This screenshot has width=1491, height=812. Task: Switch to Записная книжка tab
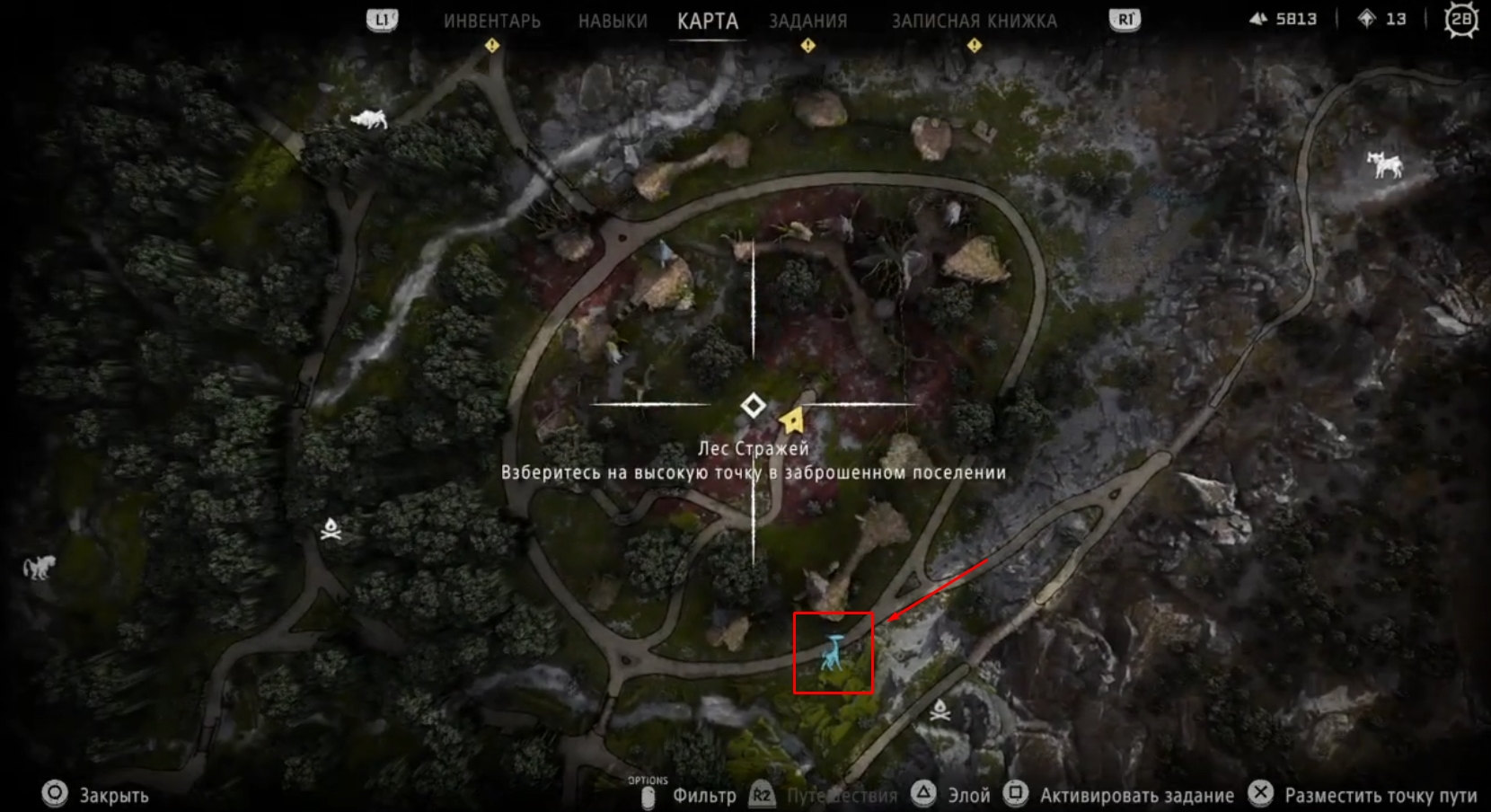point(974,21)
